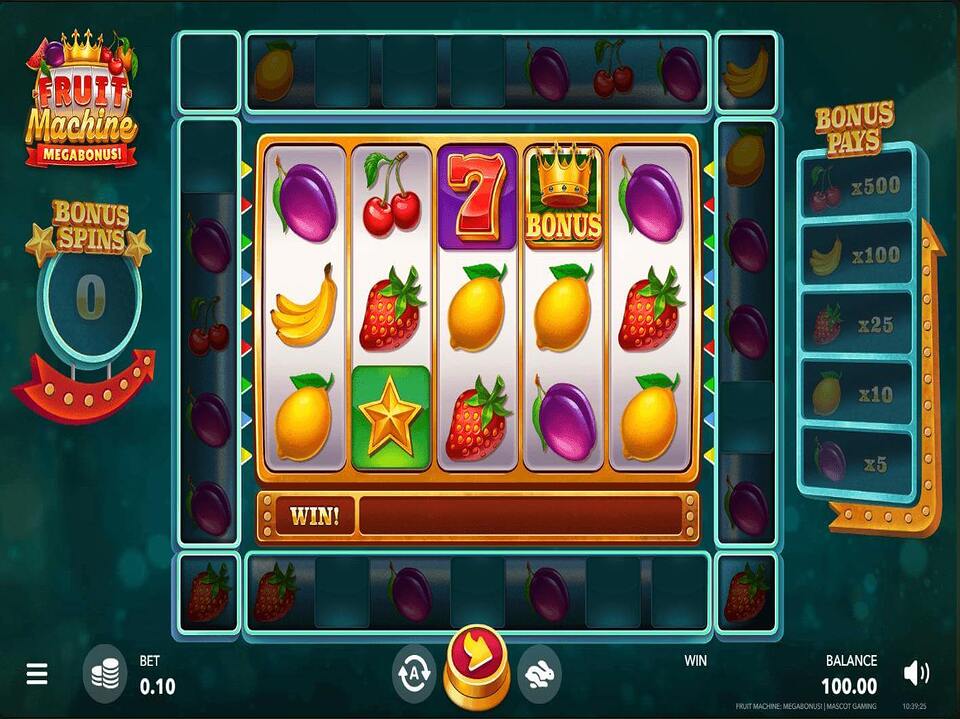Open the hamburger menu

click(x=37, y=674)
